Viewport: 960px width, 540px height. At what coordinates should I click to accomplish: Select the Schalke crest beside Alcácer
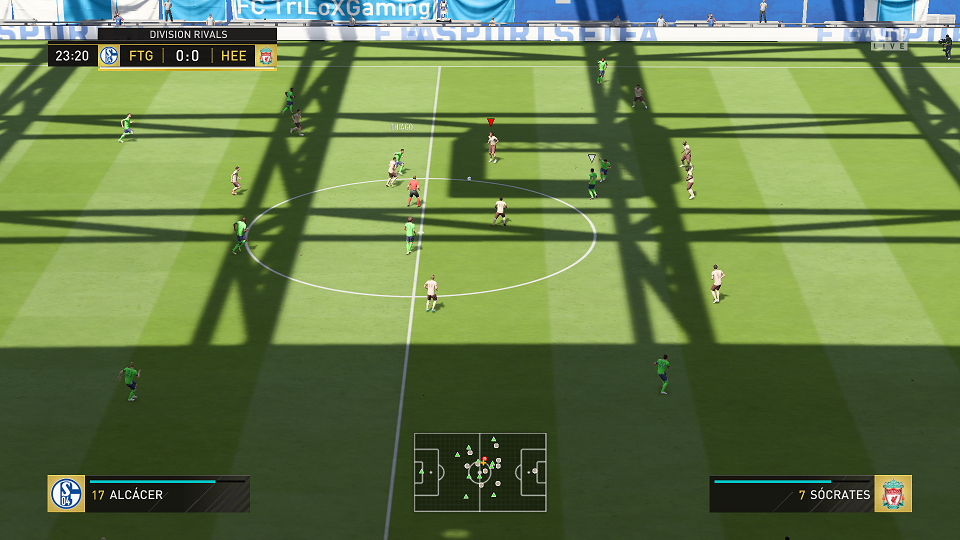pos(66,494)
